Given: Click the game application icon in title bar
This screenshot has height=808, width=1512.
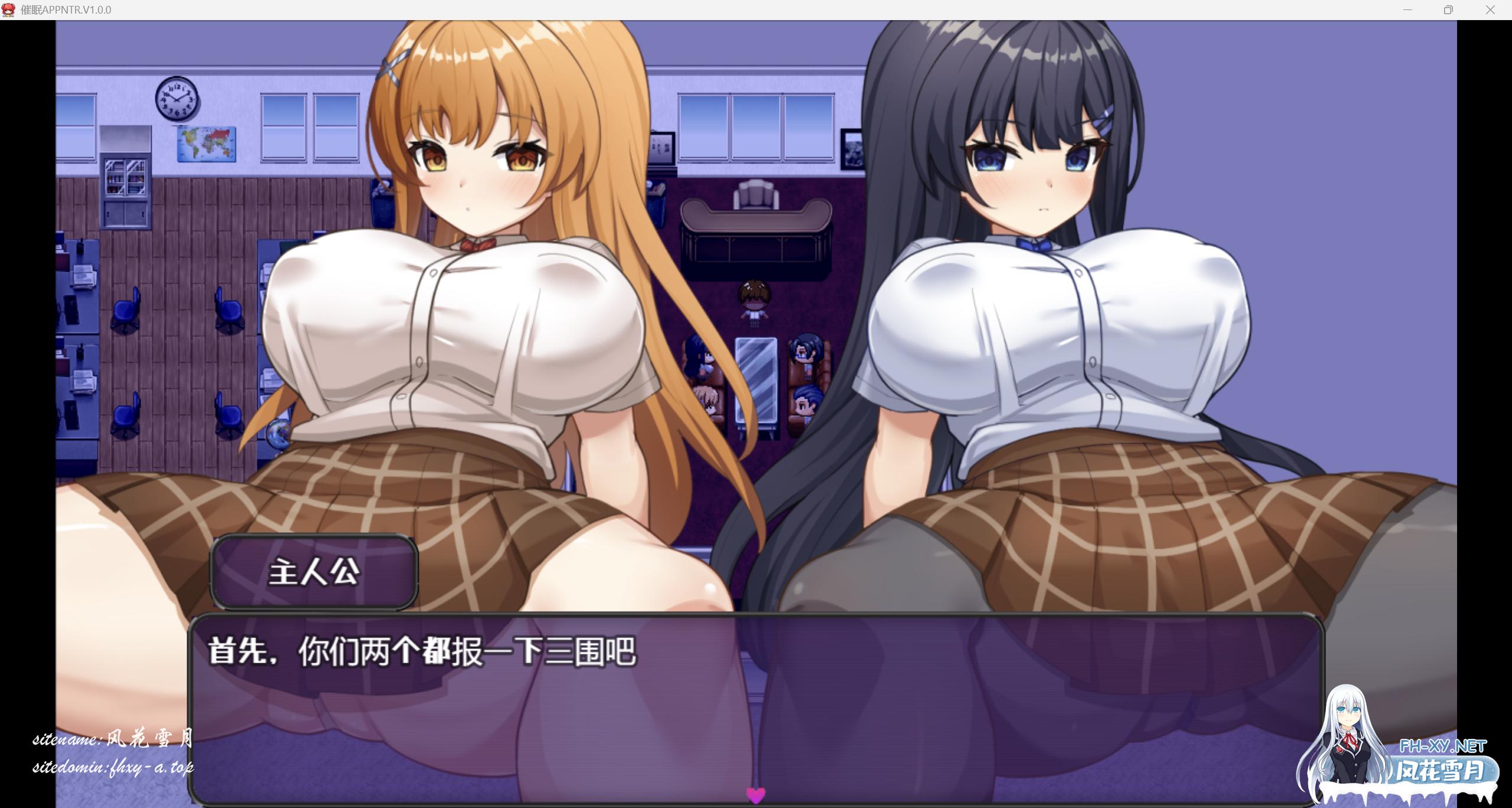Looking at the screenshot, I should click(x=9, y=9).
